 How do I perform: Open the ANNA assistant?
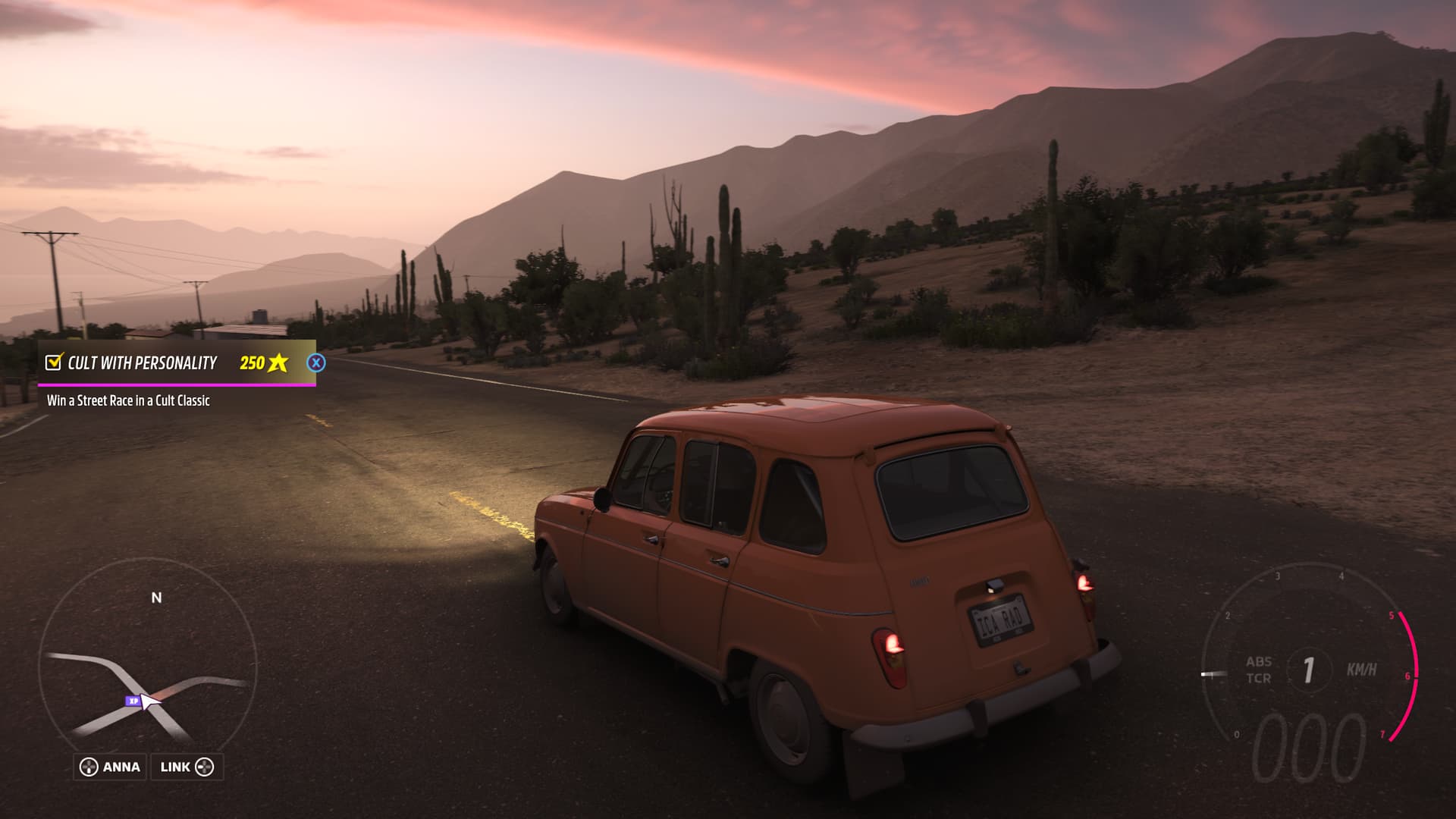pos(111,767)
